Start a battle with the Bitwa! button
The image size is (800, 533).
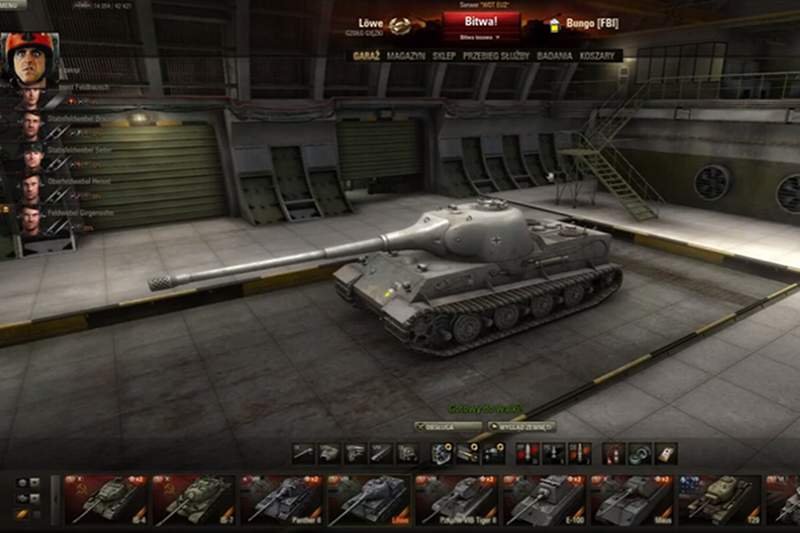[x=480, y=21]
